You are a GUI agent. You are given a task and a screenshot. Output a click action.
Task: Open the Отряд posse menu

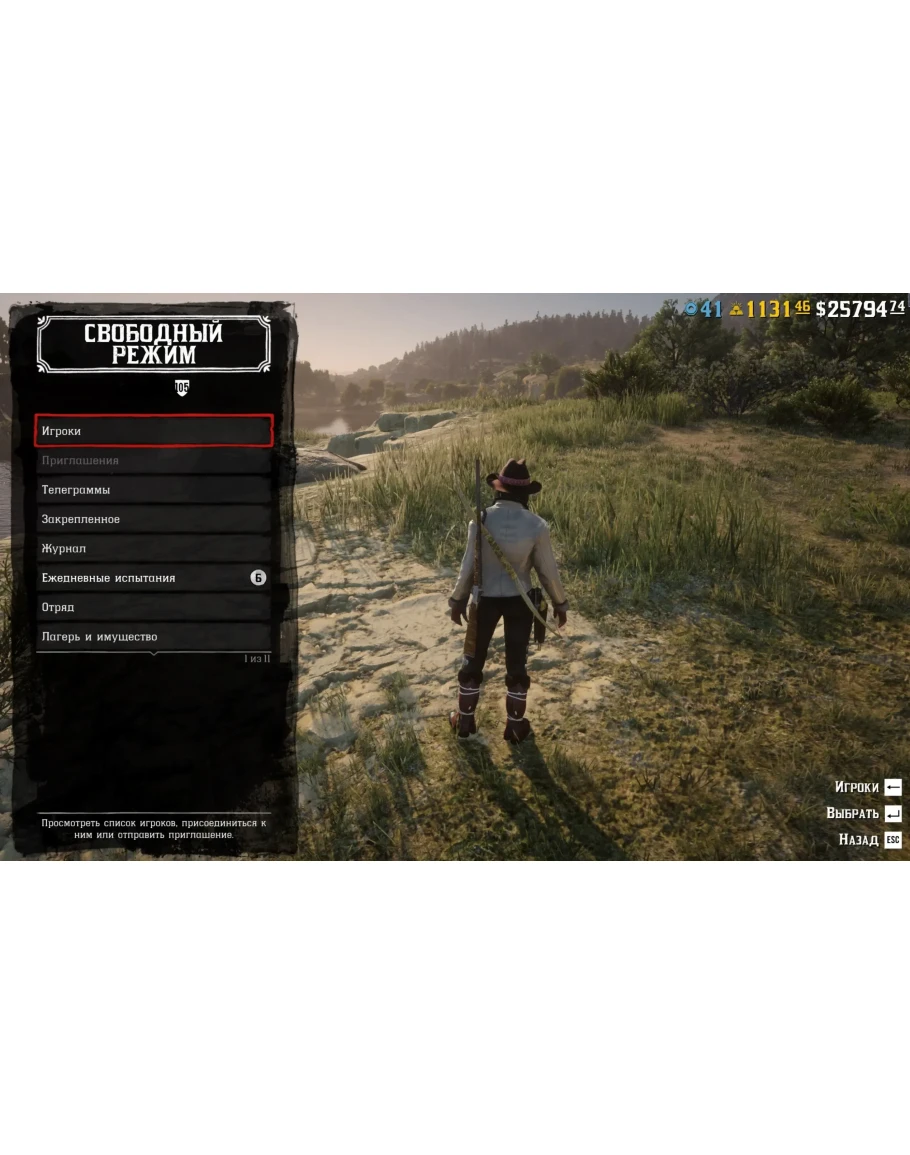[x=153, y=607]
